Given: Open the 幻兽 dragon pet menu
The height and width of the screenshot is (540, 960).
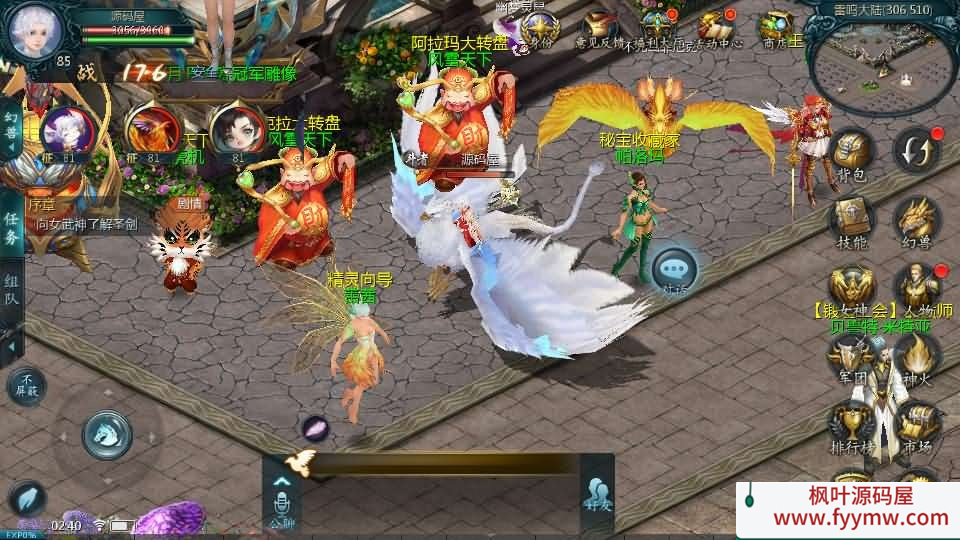Looking at the screenshot, I should [x=916, y=220].
